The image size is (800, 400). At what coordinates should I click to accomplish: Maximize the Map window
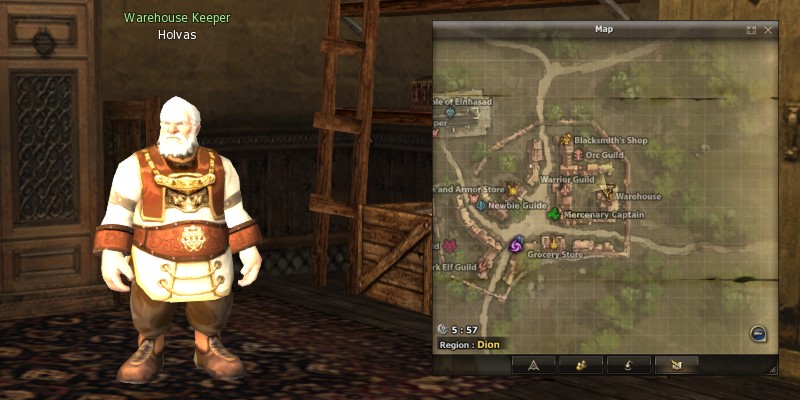click(x=751, y=30)
